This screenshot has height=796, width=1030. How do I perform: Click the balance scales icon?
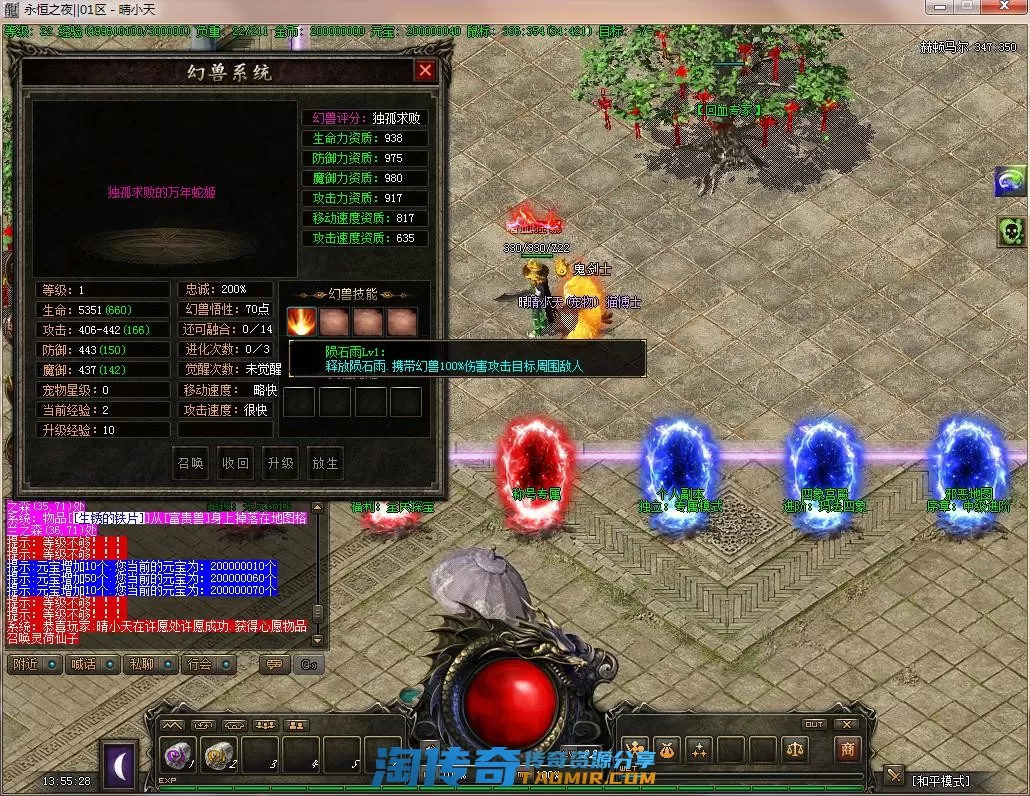tap(796, 748)
